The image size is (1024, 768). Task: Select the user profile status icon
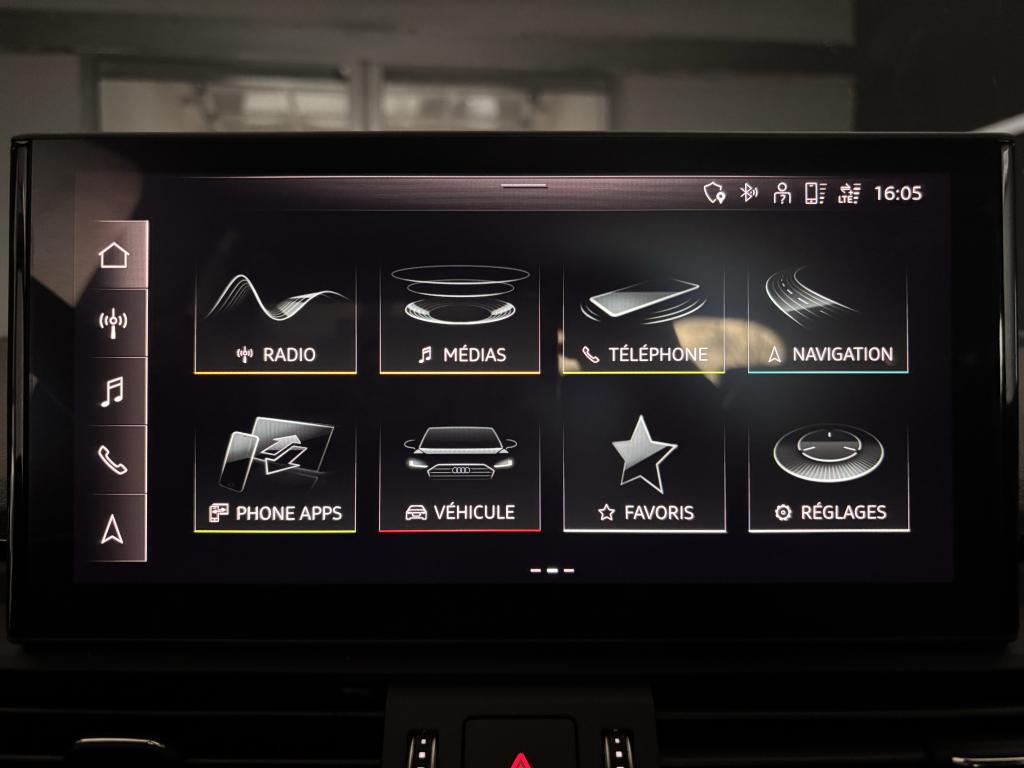point(782,193)
